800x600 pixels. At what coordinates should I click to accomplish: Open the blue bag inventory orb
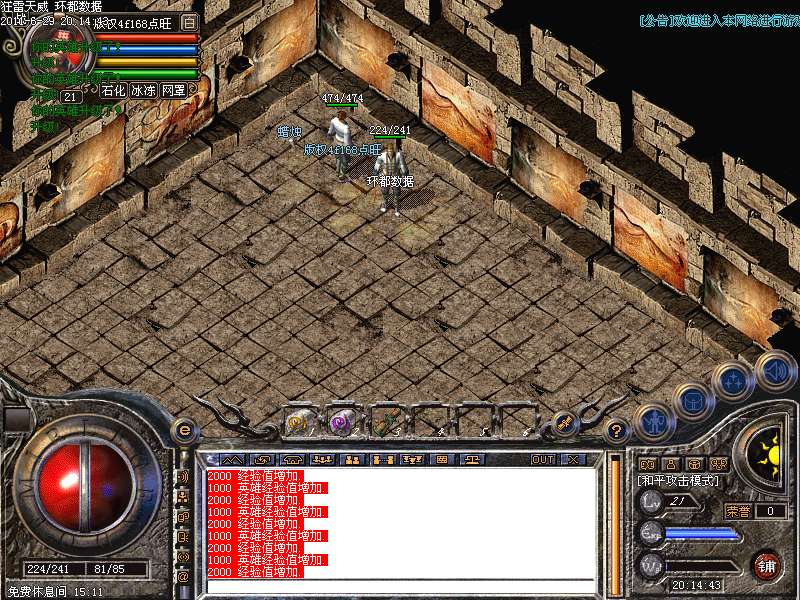(692, 401)
